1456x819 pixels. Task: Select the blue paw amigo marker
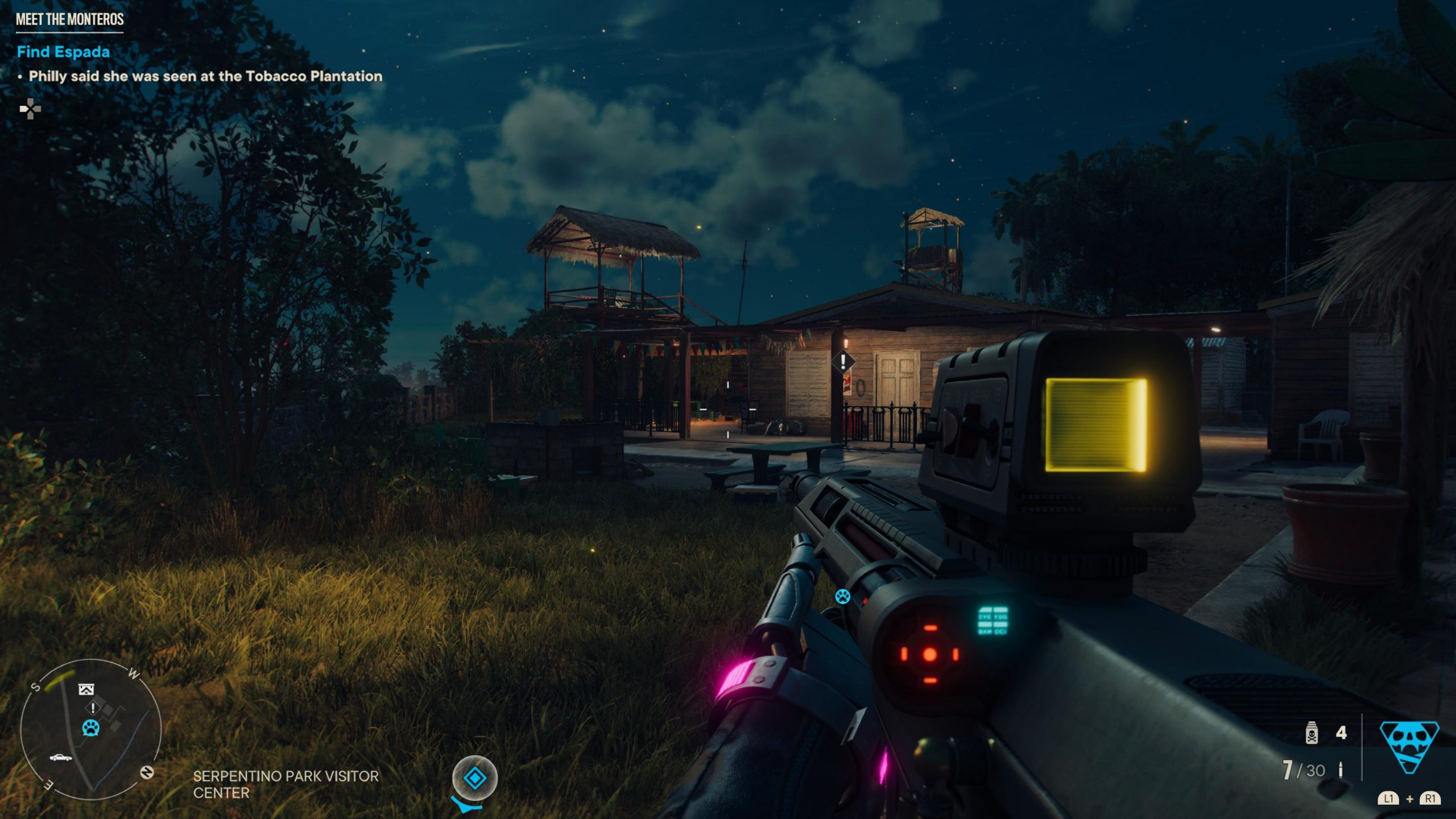(x=842, y=597)
